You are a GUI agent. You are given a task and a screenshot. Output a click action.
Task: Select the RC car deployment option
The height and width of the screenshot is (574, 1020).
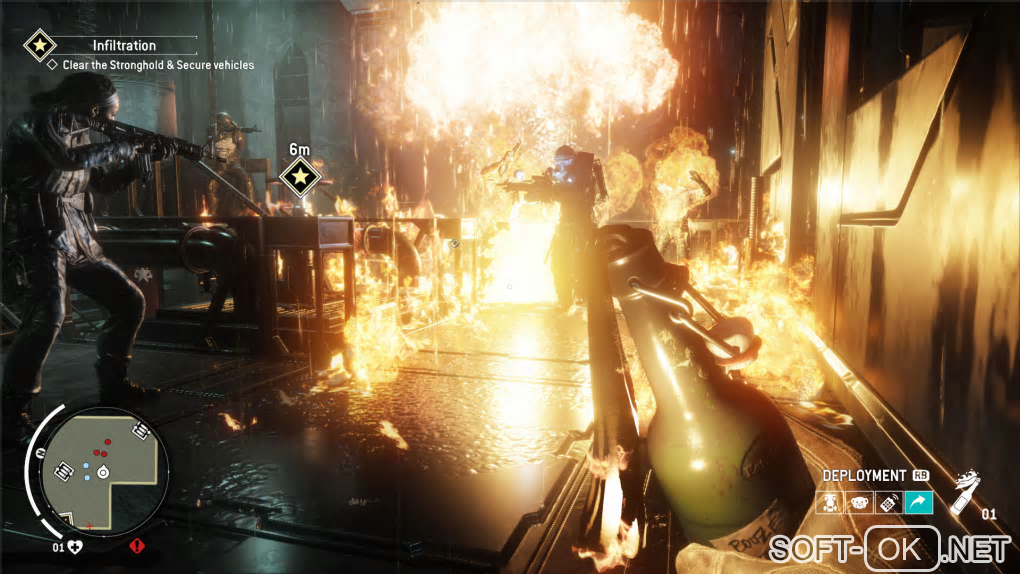[x=830, y=504]
